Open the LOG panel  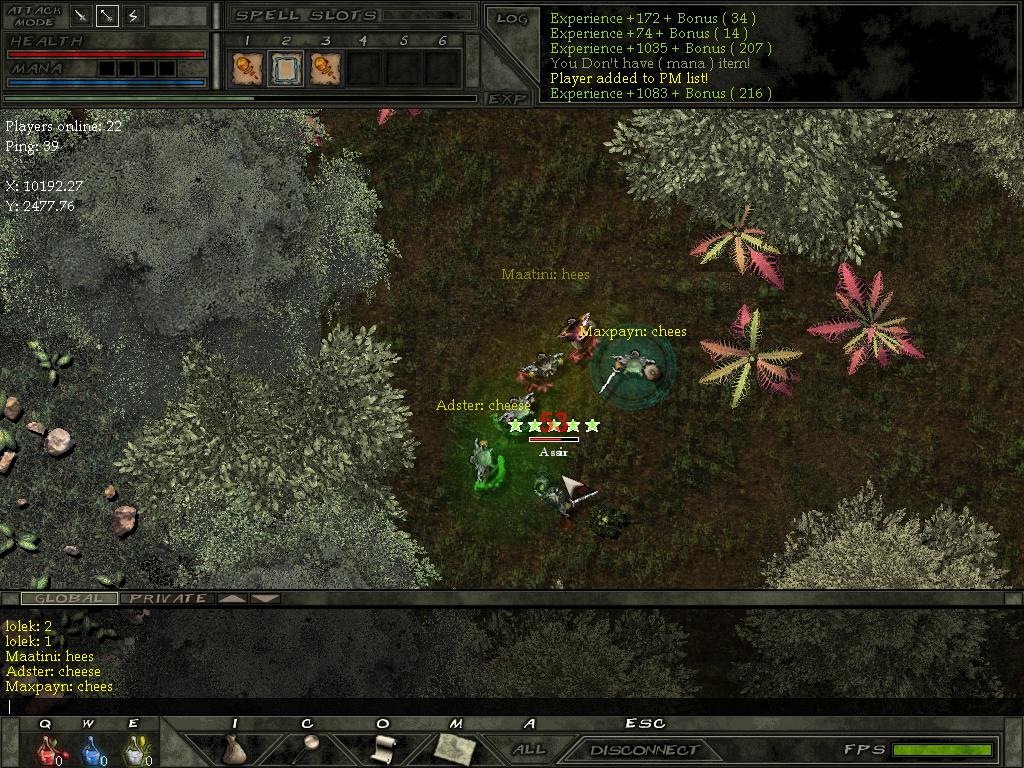(x=511, y=19)
